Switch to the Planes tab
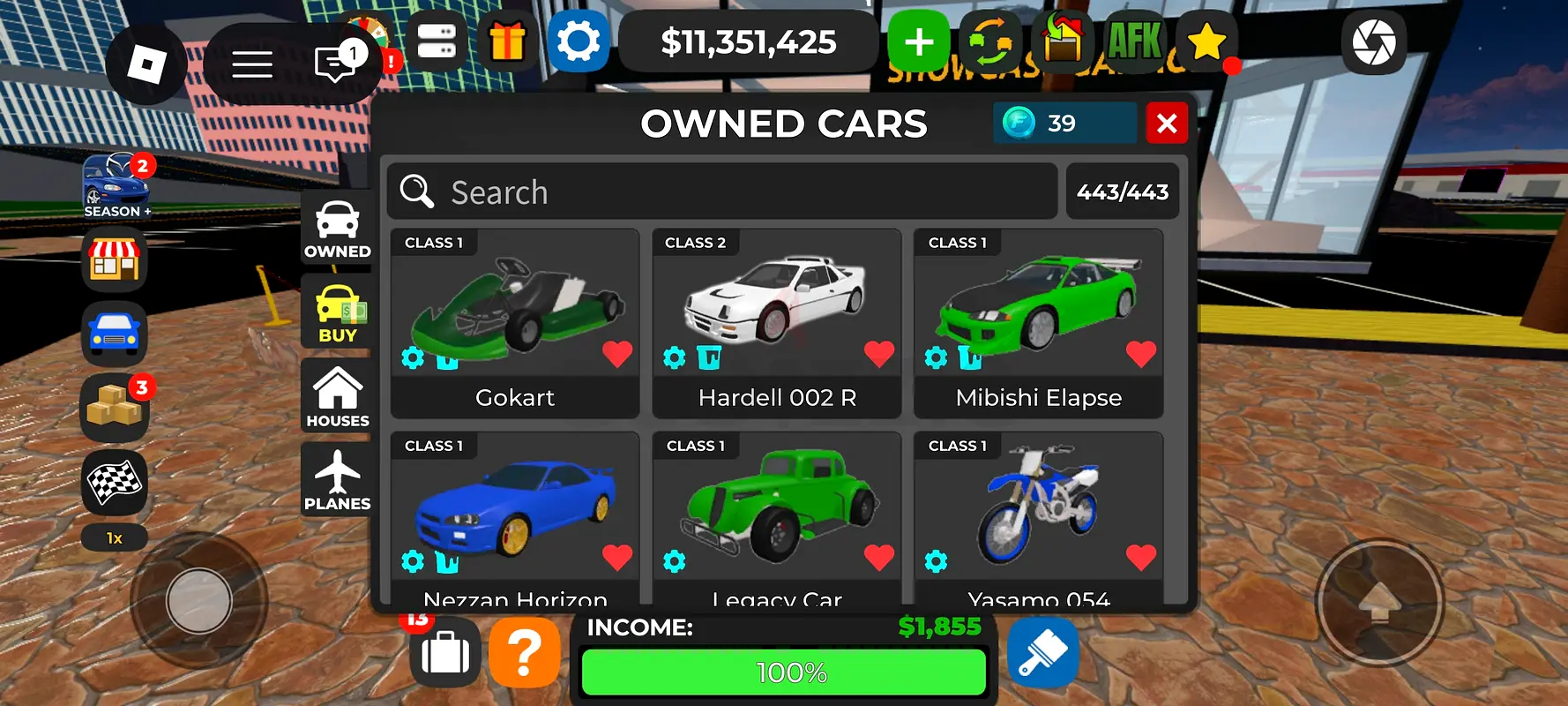The width and height of the screenshot is (1568, 706). [337, 480]
